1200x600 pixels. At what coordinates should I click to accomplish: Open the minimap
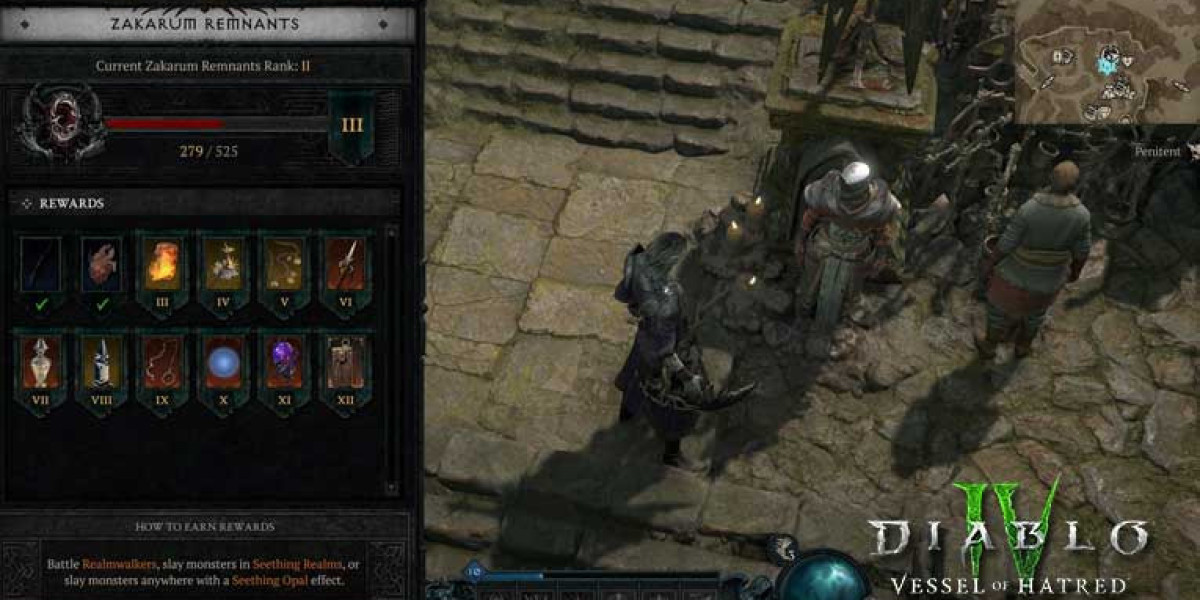1105,62
